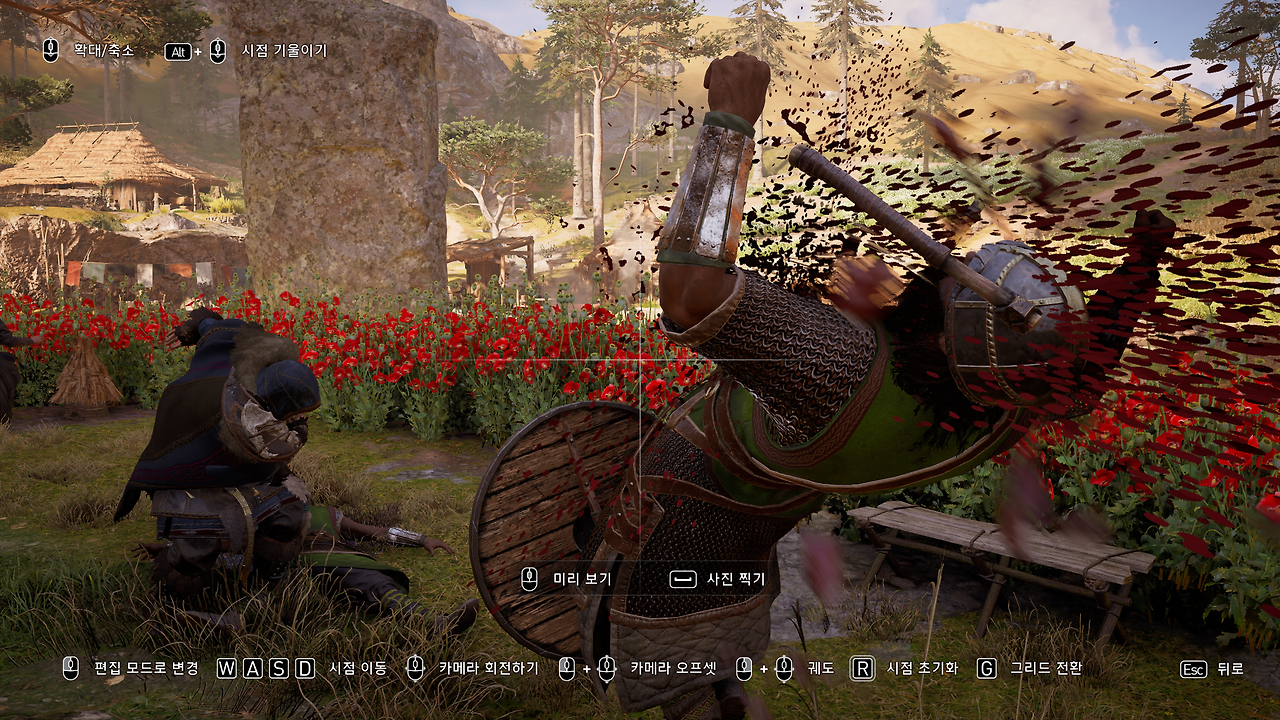Screen dimensions: 1280x720
Task: Toggle the grid with the G key icon
Action: click(x=985, y=666)
